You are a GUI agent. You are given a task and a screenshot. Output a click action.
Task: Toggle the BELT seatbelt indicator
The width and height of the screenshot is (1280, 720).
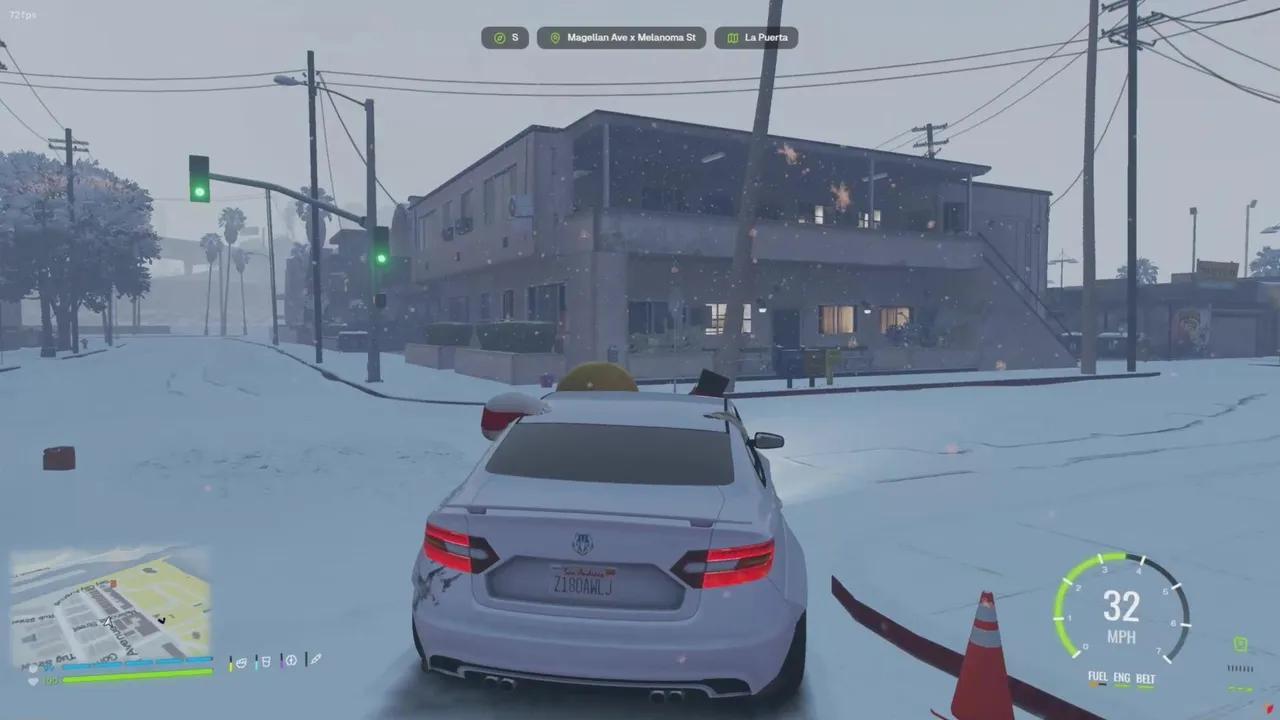[1146, 678]
